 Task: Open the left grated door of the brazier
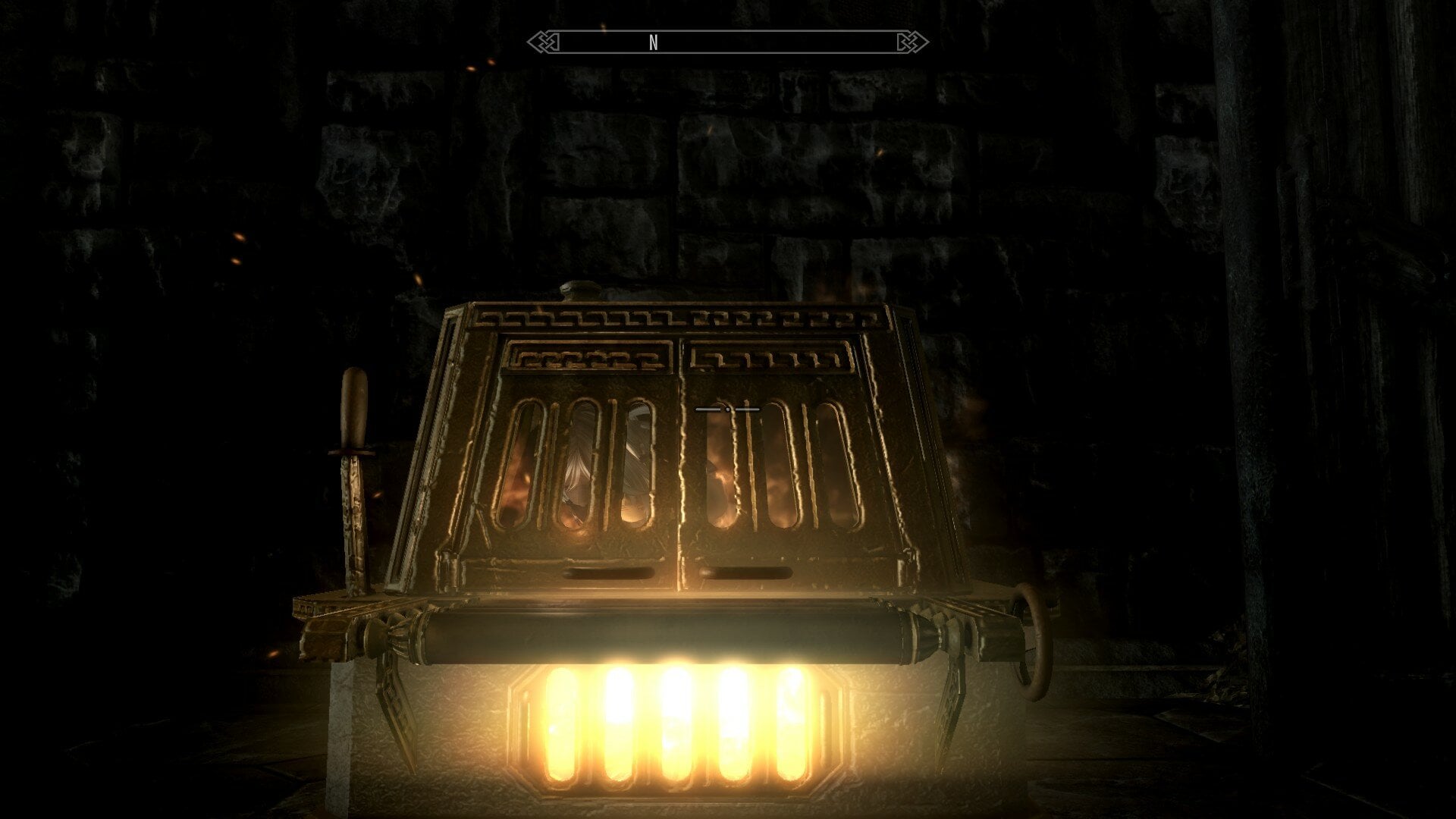[576, 463]
